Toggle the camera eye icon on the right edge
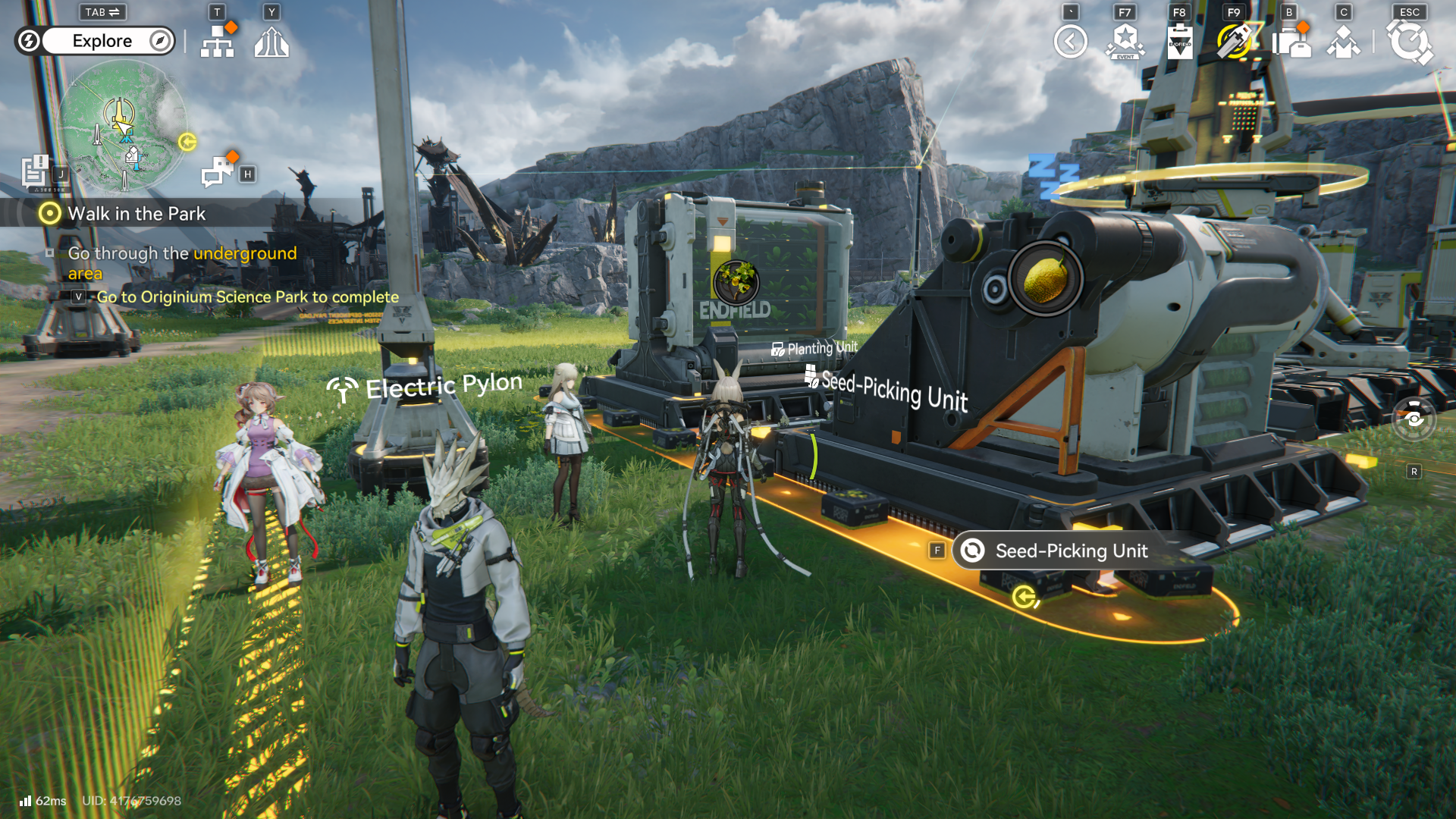Viewport: 1456px width, 819px height. click(1414, 418)
